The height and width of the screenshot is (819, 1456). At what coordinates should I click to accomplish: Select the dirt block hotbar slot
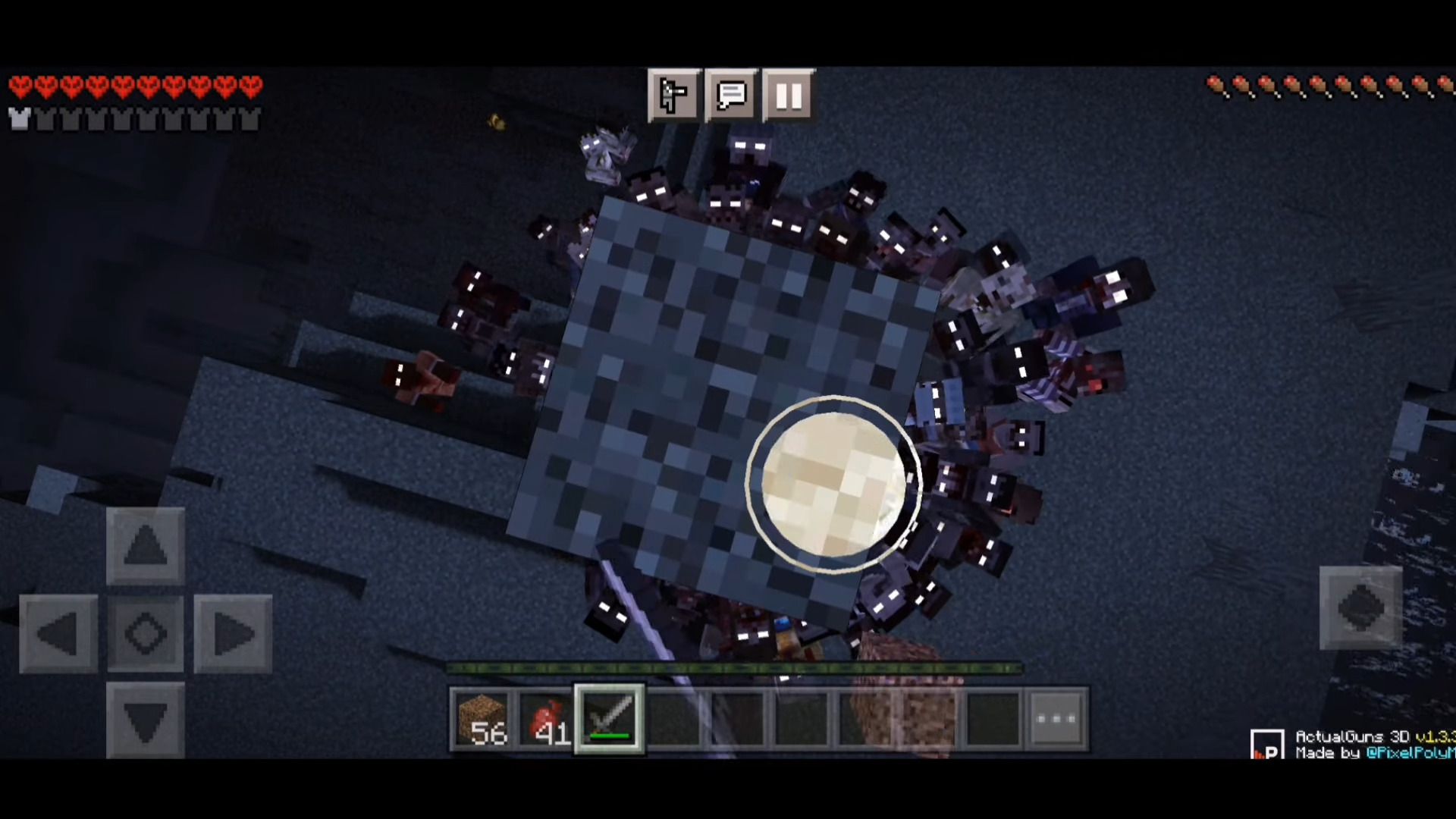pos(483,719)
